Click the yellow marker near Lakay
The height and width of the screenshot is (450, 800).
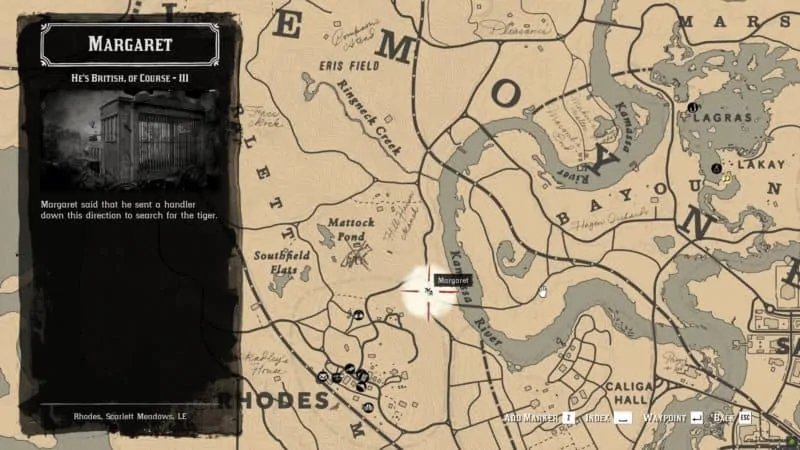tap(727, 178)
